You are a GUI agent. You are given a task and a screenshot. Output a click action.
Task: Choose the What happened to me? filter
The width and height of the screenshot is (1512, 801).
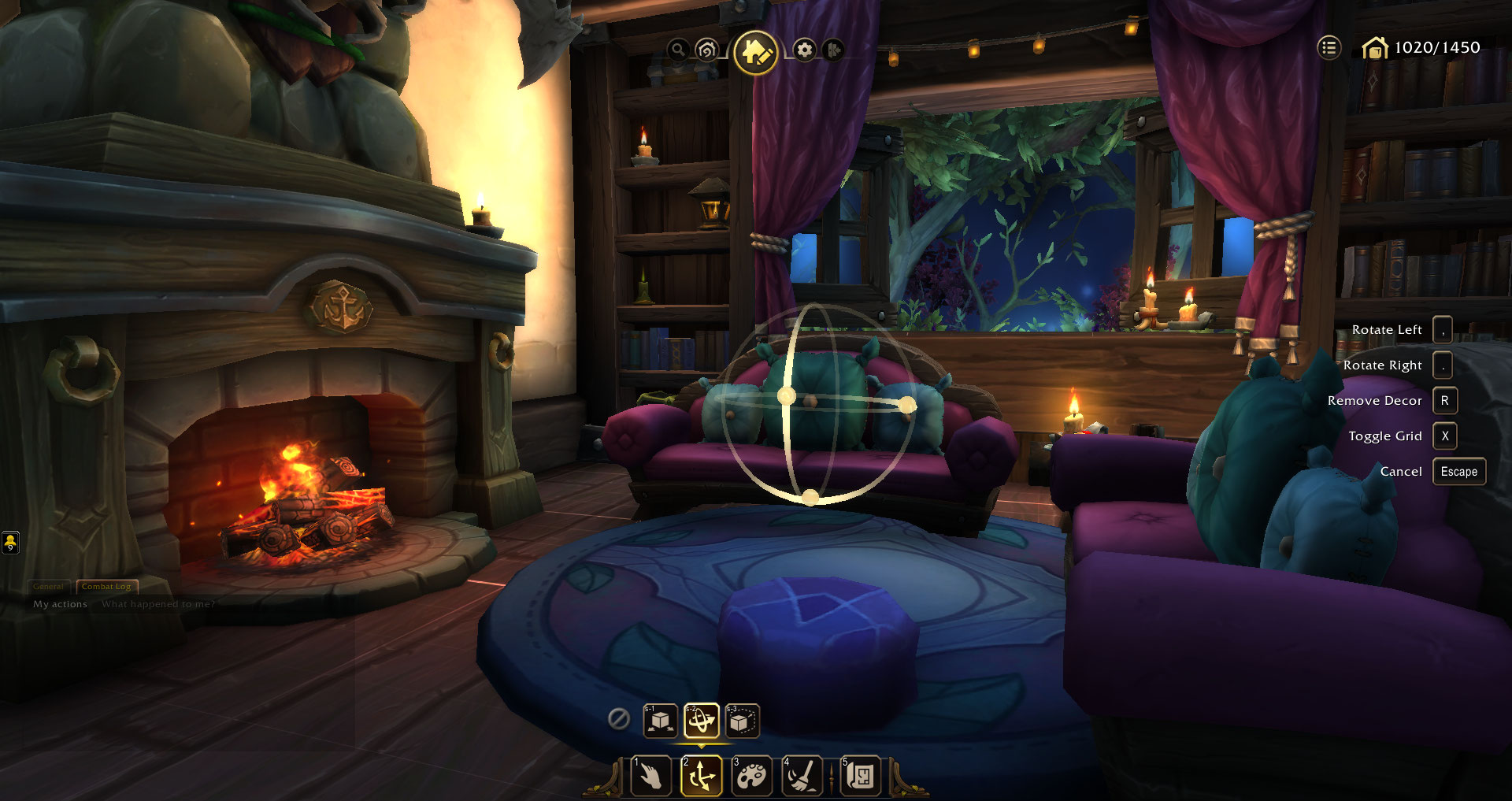(x=158, y=604)
